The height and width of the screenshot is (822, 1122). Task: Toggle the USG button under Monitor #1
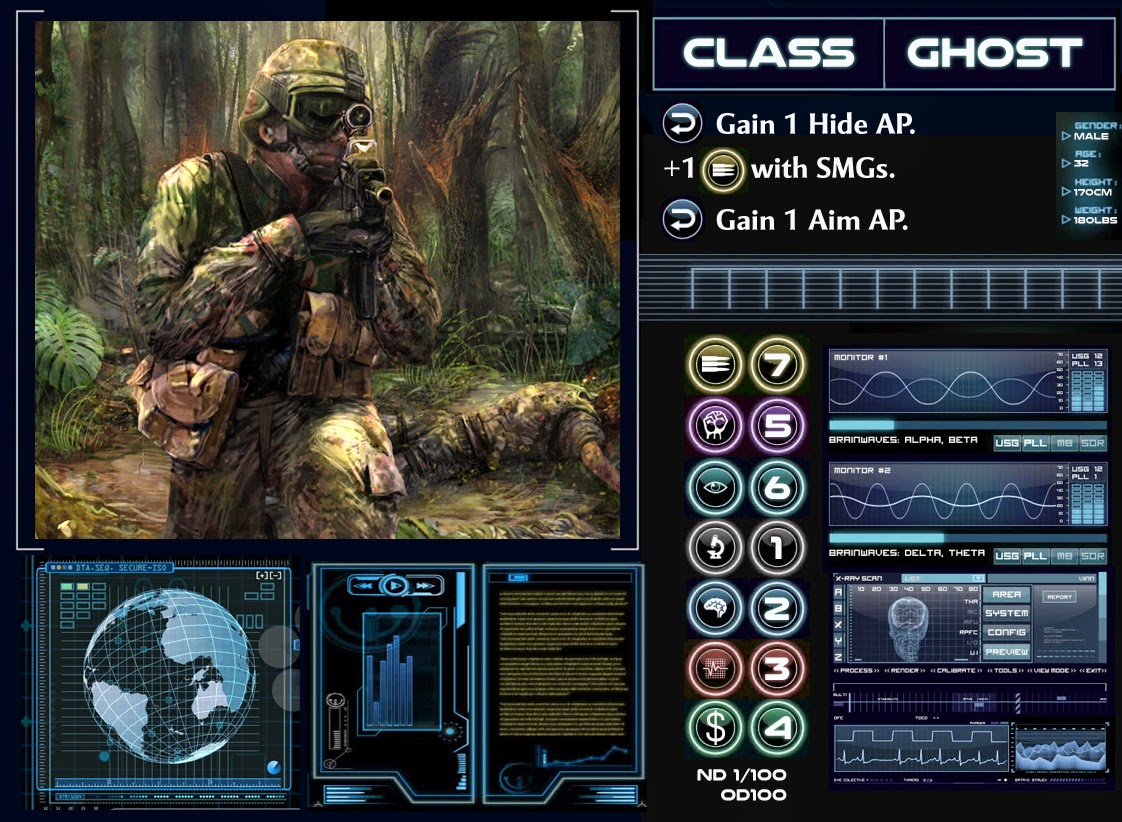[x=1007, y=443]
